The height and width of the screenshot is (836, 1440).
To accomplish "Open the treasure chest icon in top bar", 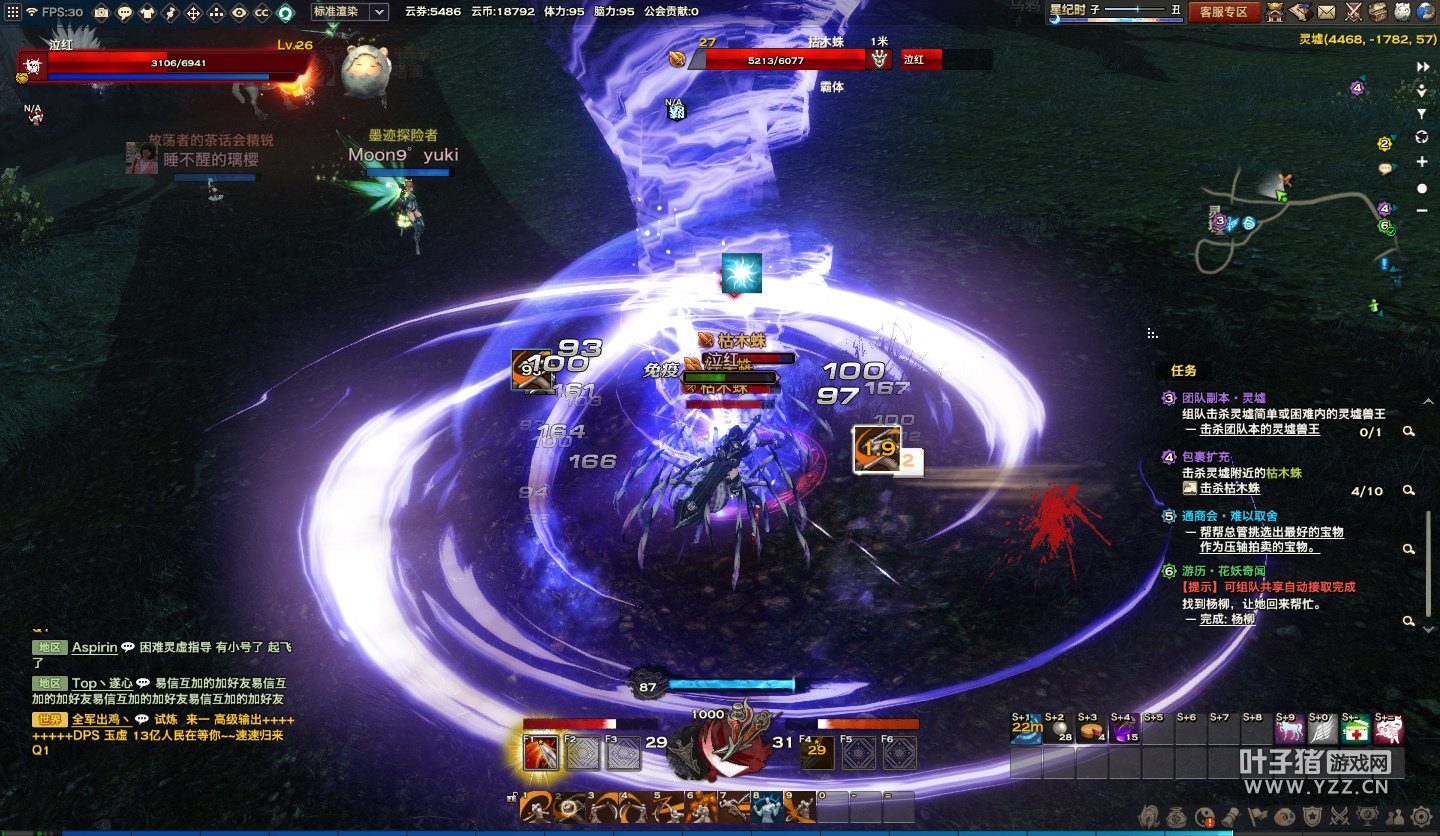I will [x=1378, y=12].
